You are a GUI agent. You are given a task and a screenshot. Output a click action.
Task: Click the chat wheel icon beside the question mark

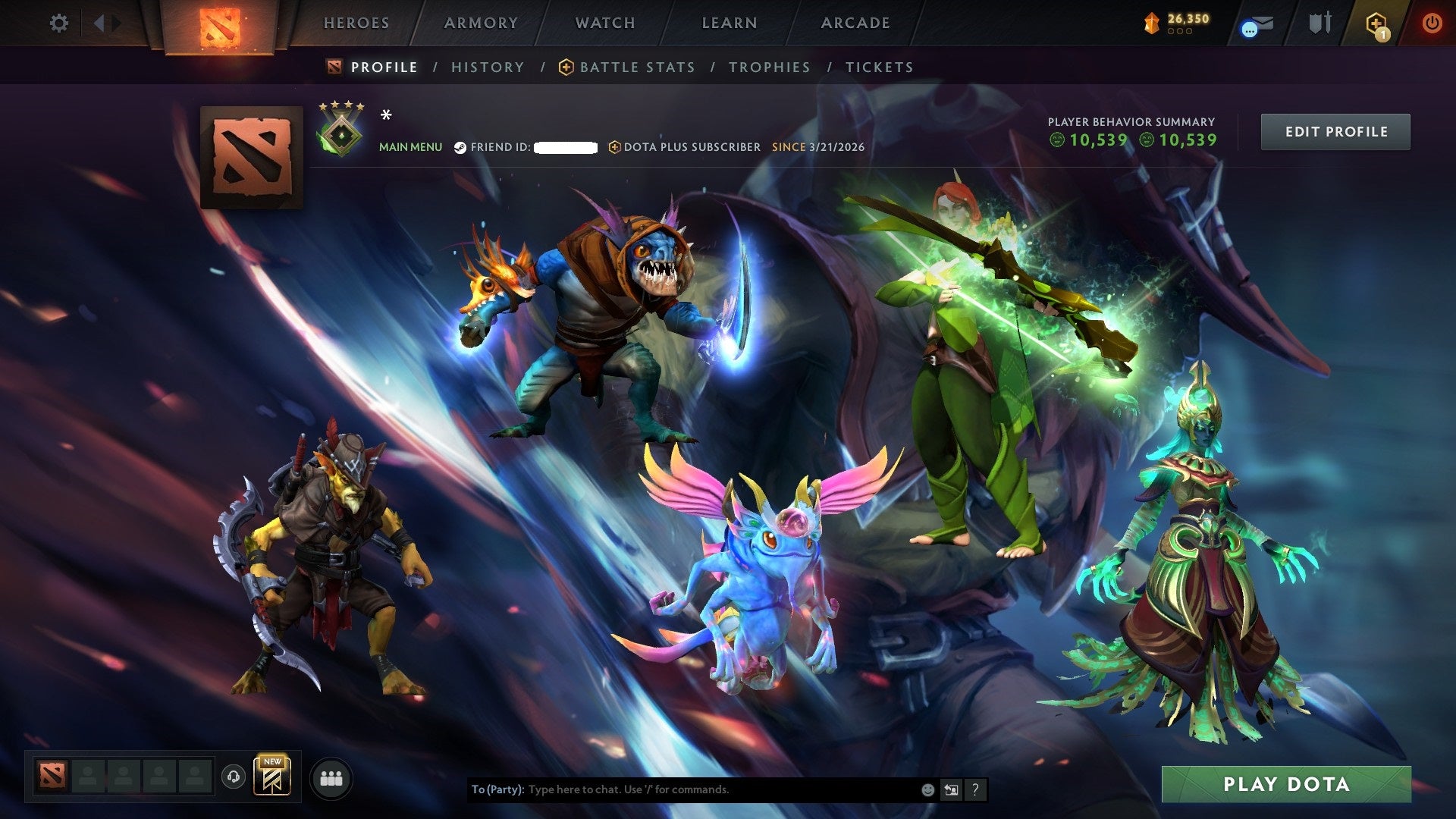[952, 789]
